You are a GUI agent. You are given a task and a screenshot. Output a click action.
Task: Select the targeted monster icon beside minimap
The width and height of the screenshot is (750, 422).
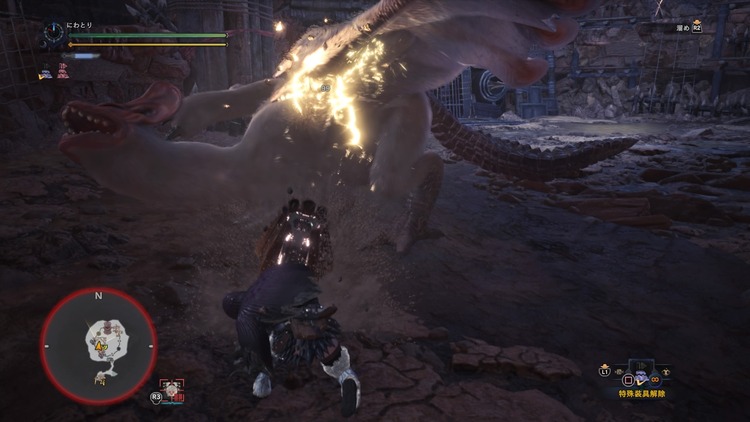click(x=172, y=389)
